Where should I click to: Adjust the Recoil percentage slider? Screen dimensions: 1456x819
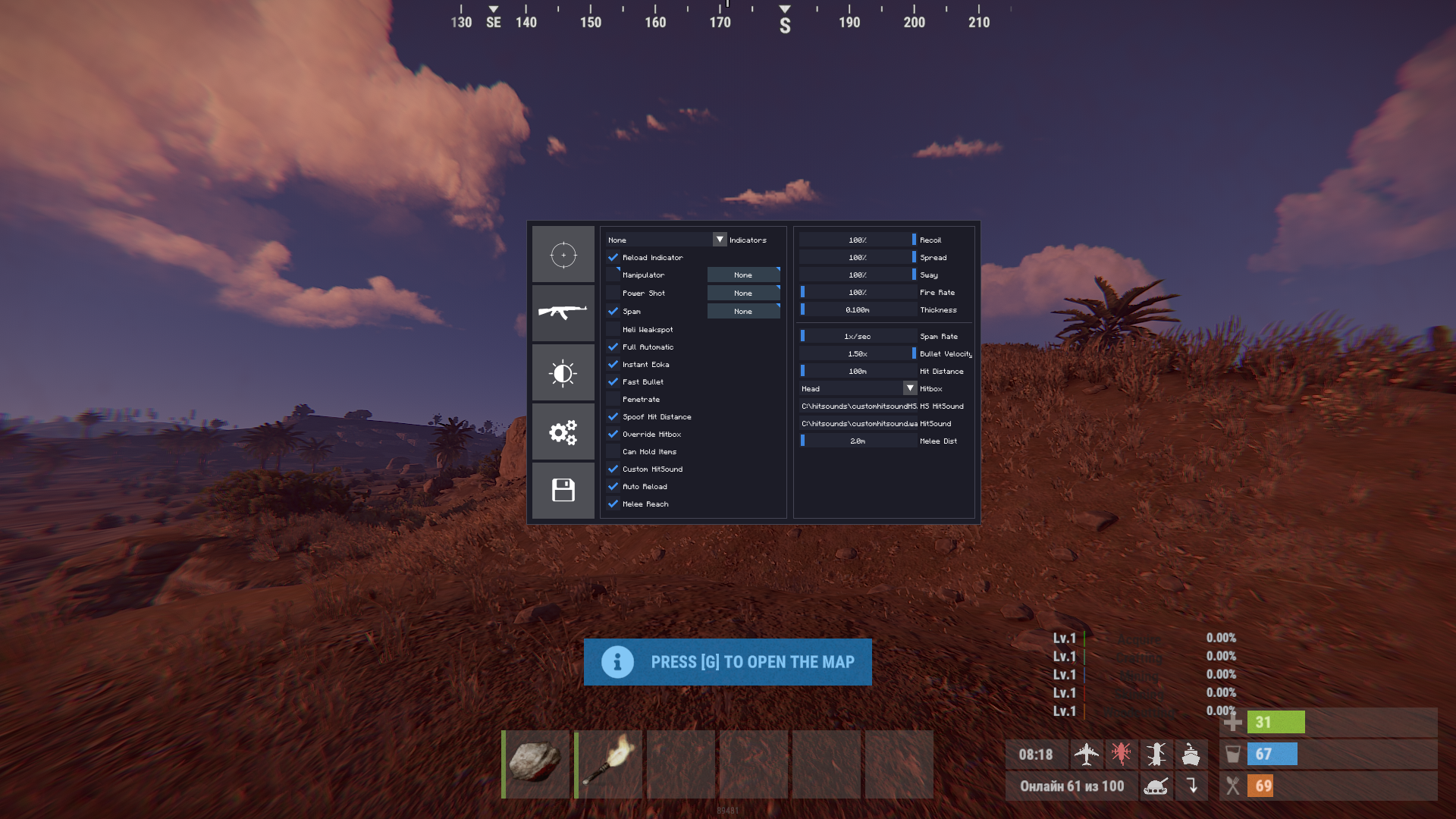click(x=858, y=240)
